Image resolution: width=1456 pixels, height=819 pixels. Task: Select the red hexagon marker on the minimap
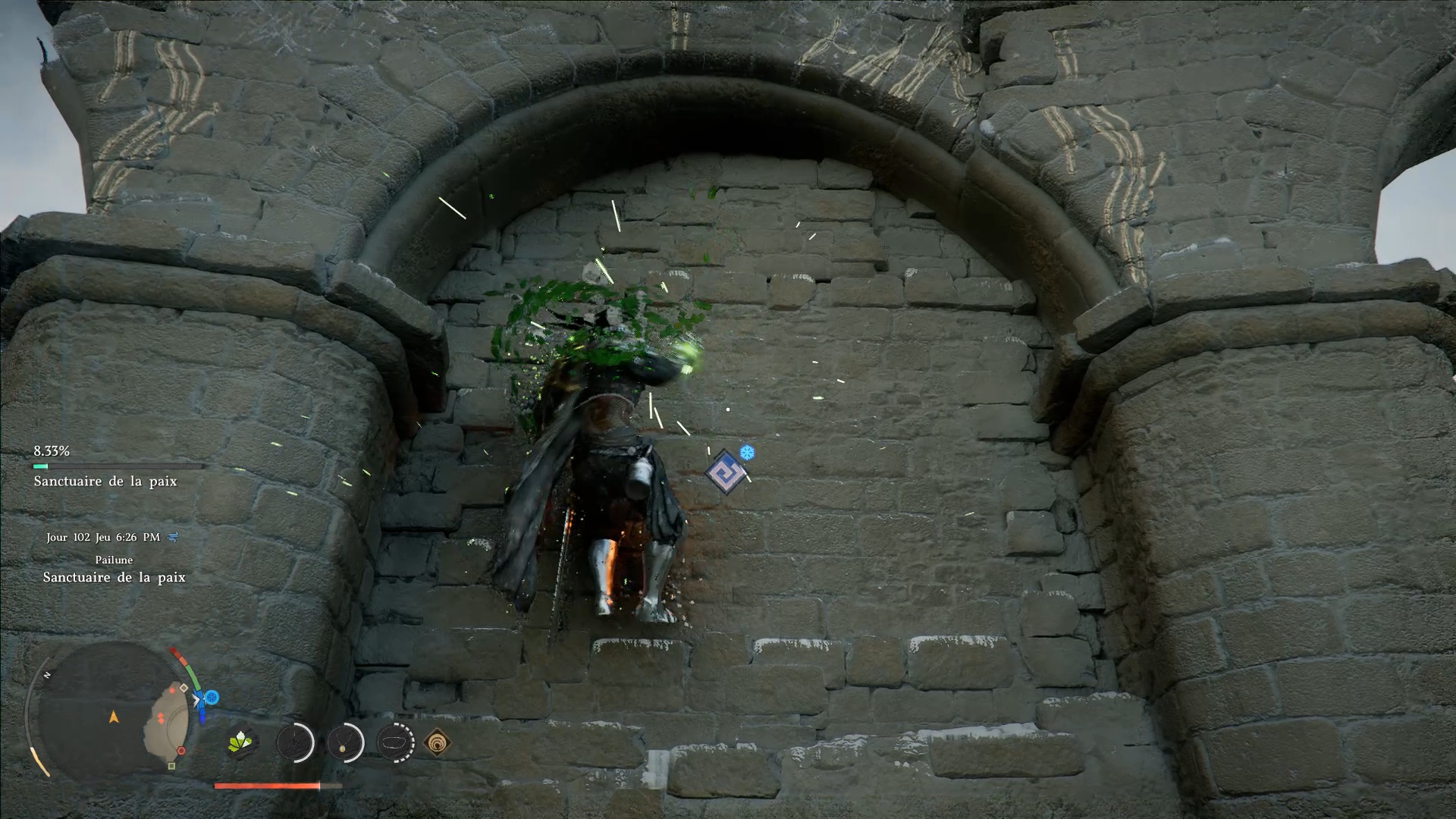[180, 751]
